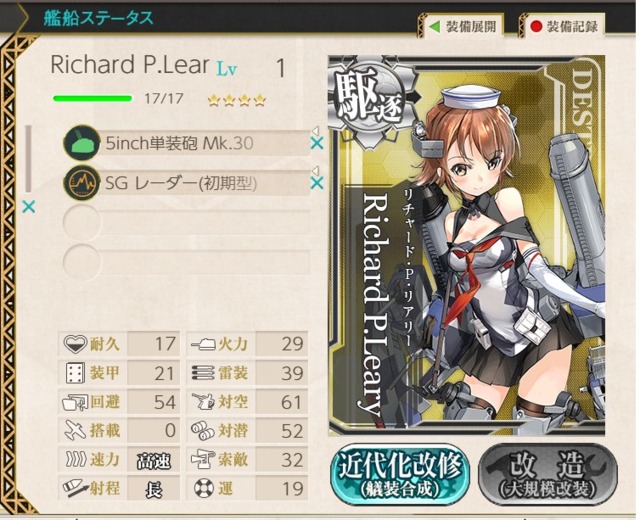This screenshot has width=640, height=520.
Task: Switch to the 装備記録 tab
Action: click(x=566, y=26)
